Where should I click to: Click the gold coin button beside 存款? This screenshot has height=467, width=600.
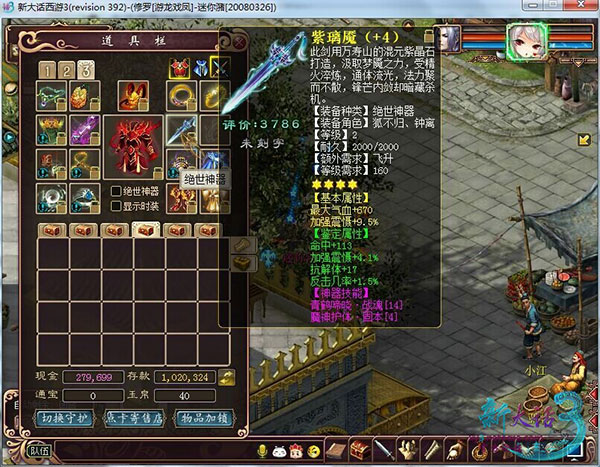point(226,377)
